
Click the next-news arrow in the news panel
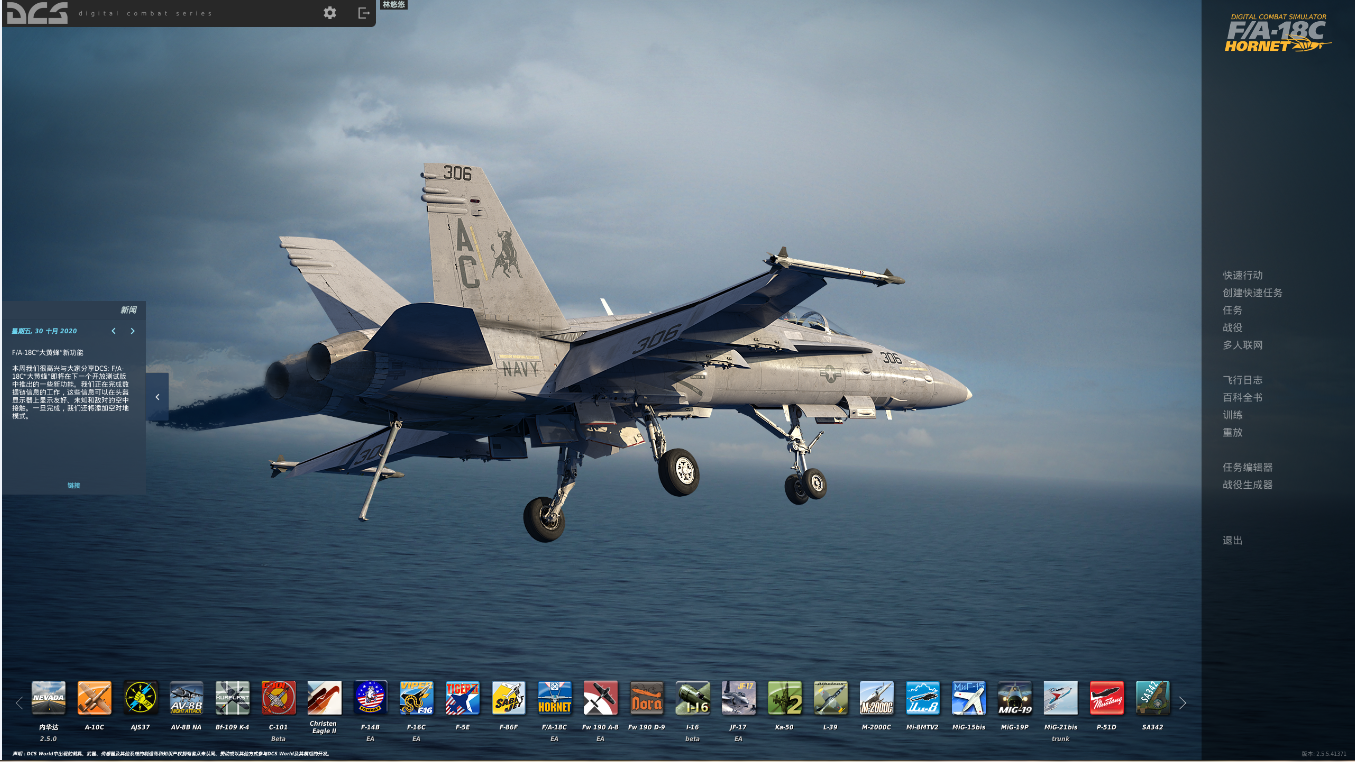pos(130,330)
